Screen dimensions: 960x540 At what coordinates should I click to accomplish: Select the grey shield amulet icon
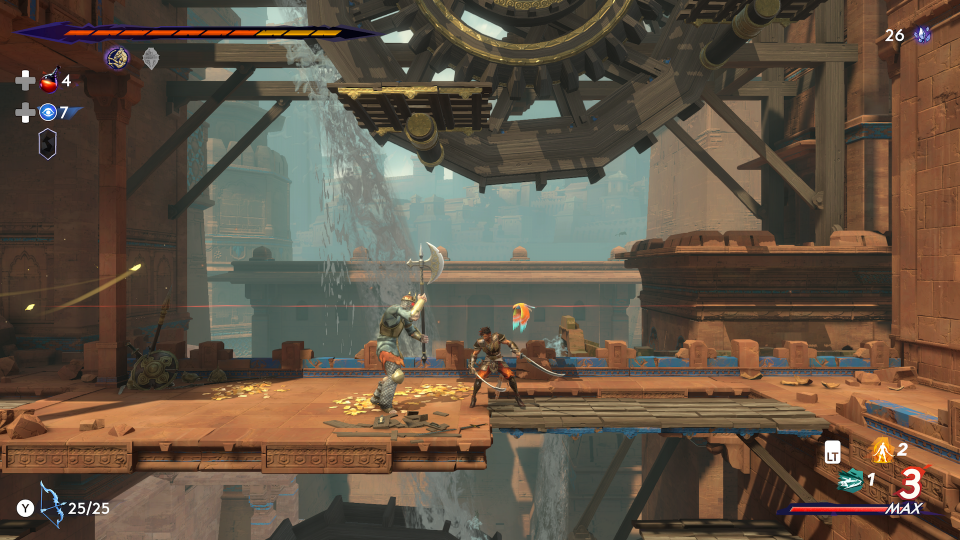click(150, 58)
